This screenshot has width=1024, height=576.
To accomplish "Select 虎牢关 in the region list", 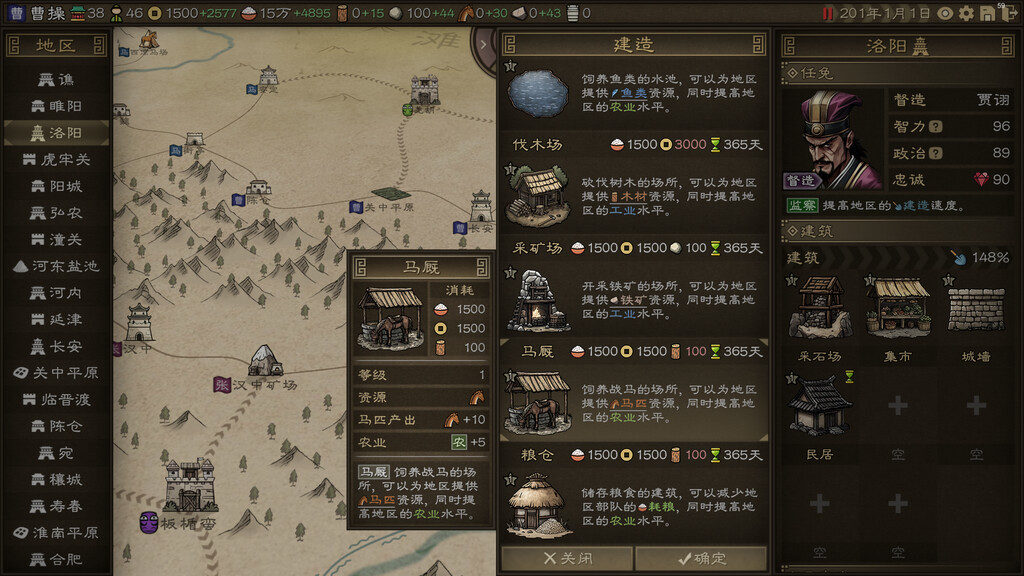I will click(57, 159).
